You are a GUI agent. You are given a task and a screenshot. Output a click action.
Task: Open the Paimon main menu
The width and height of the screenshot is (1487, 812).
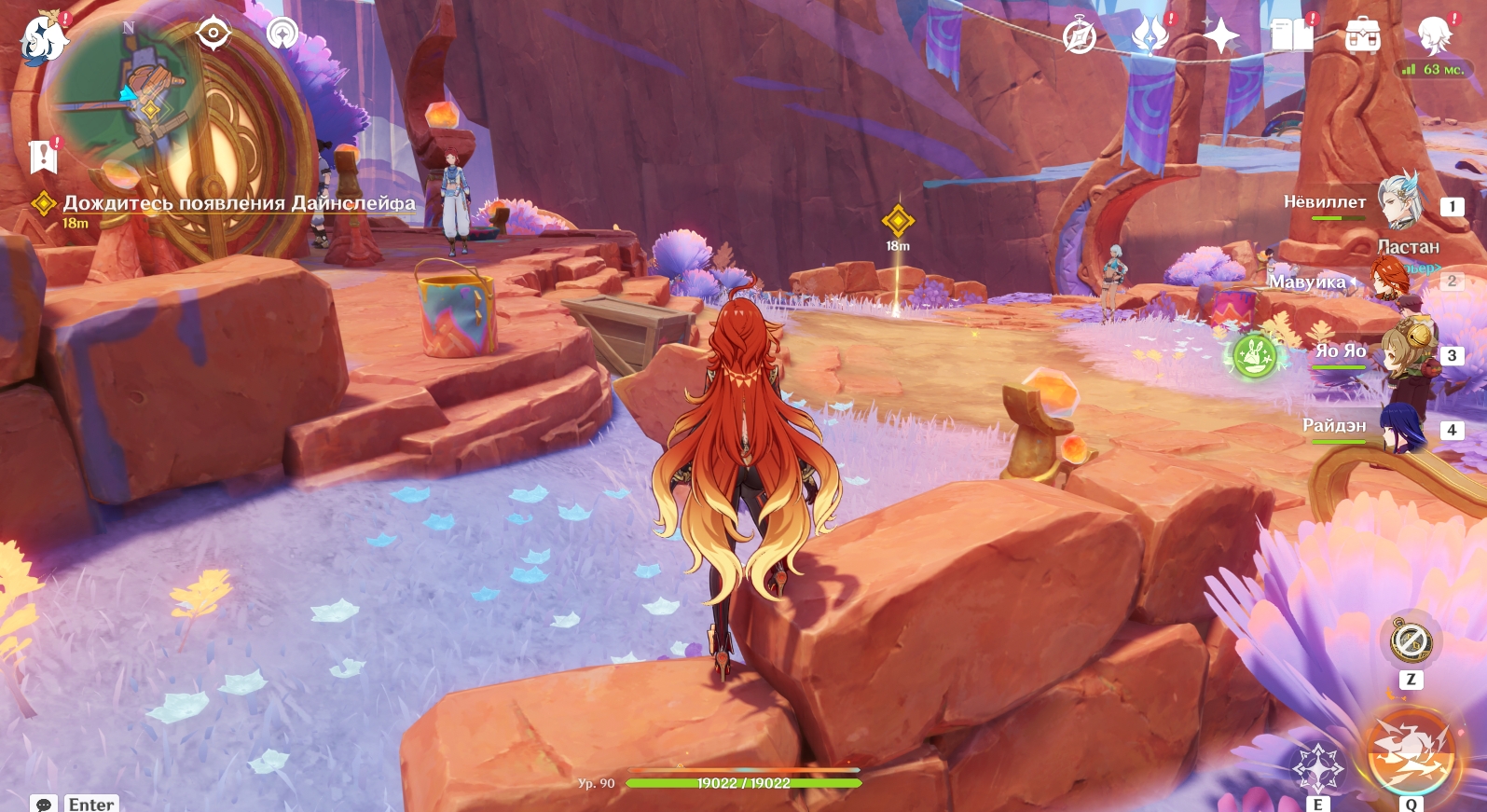pos(43,39)
